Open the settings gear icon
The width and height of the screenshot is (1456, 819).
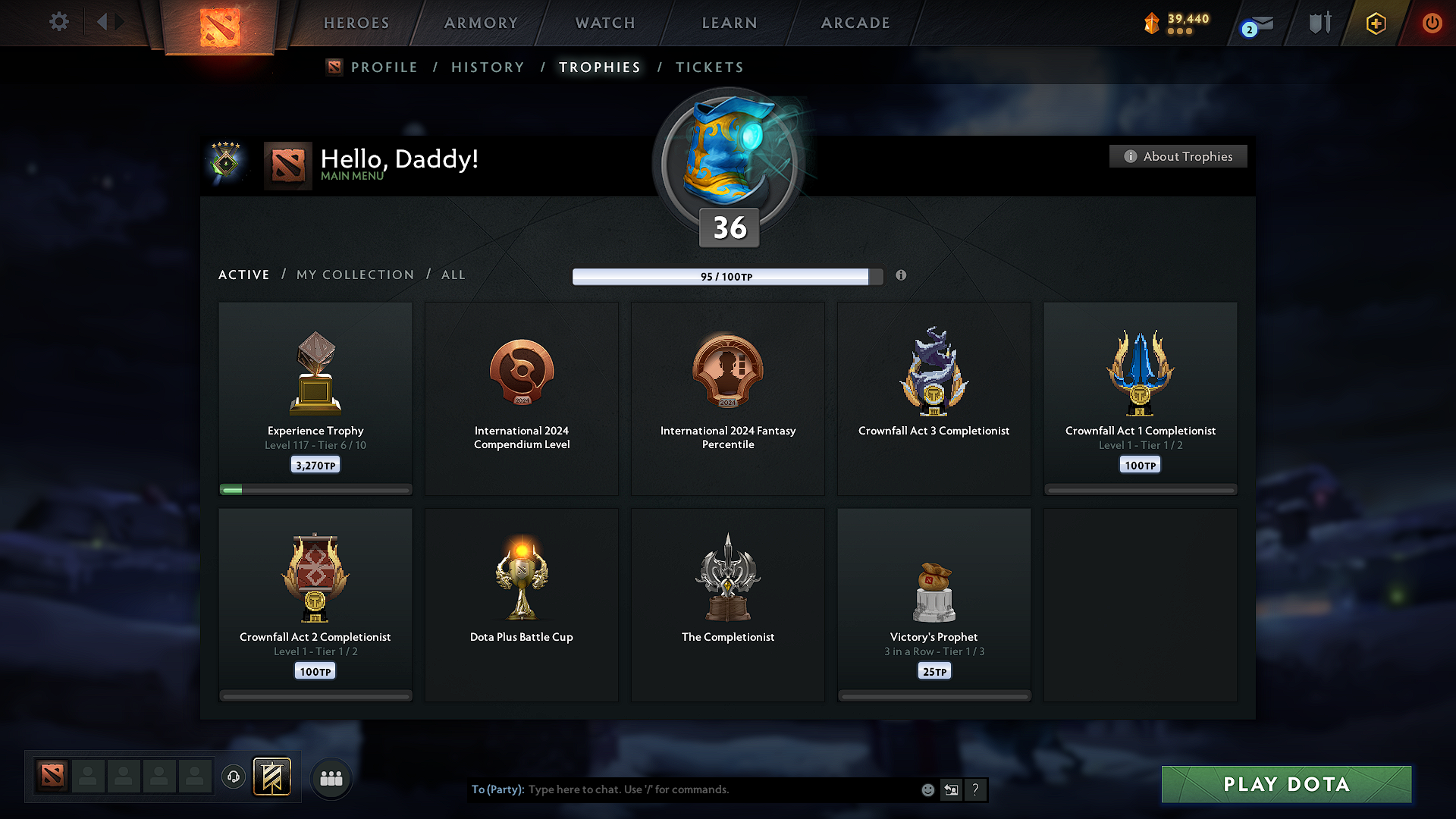point(59,22)
